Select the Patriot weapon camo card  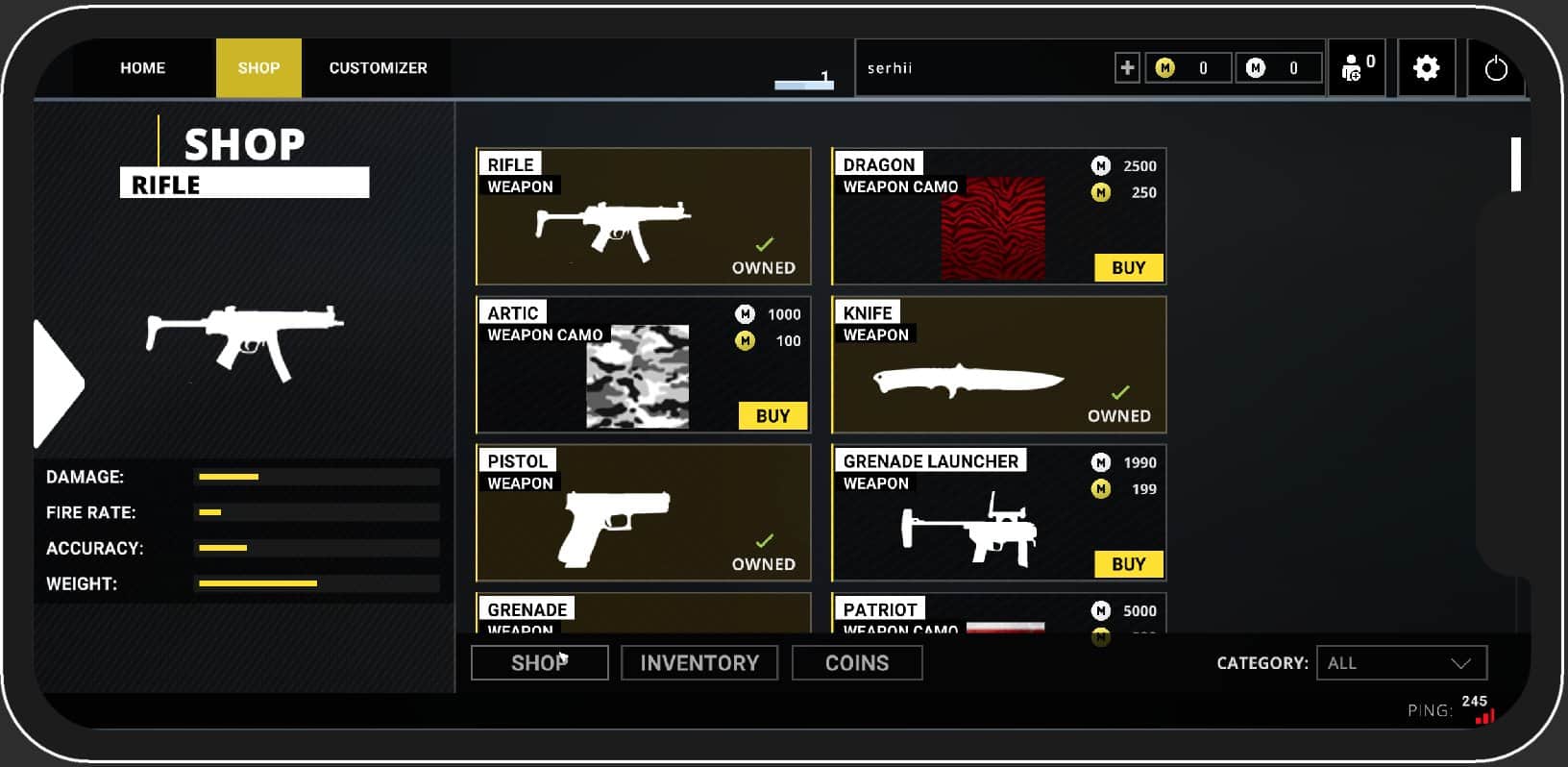(x=998, y=615)
